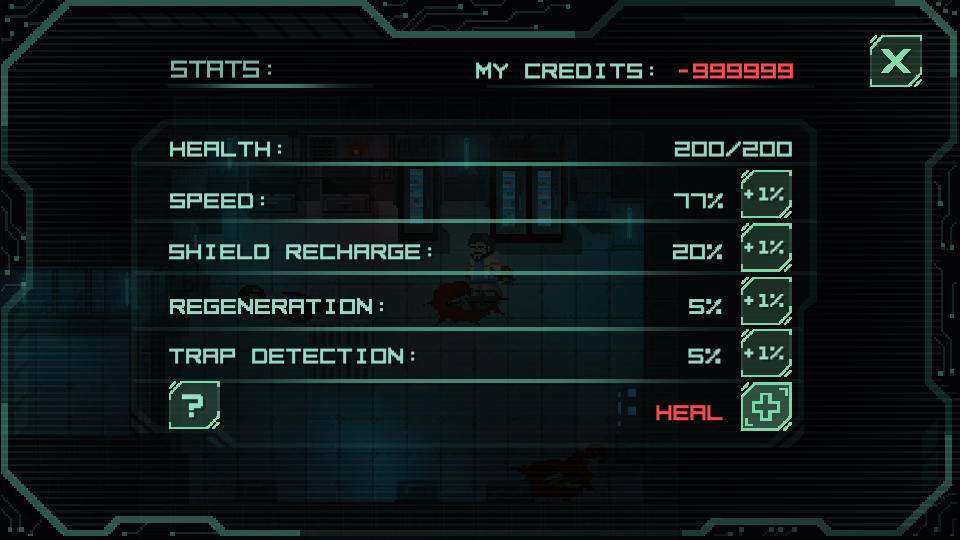Boost Trap Detection by +1%
The image size is (960, 540).
(x=766, y=353)
